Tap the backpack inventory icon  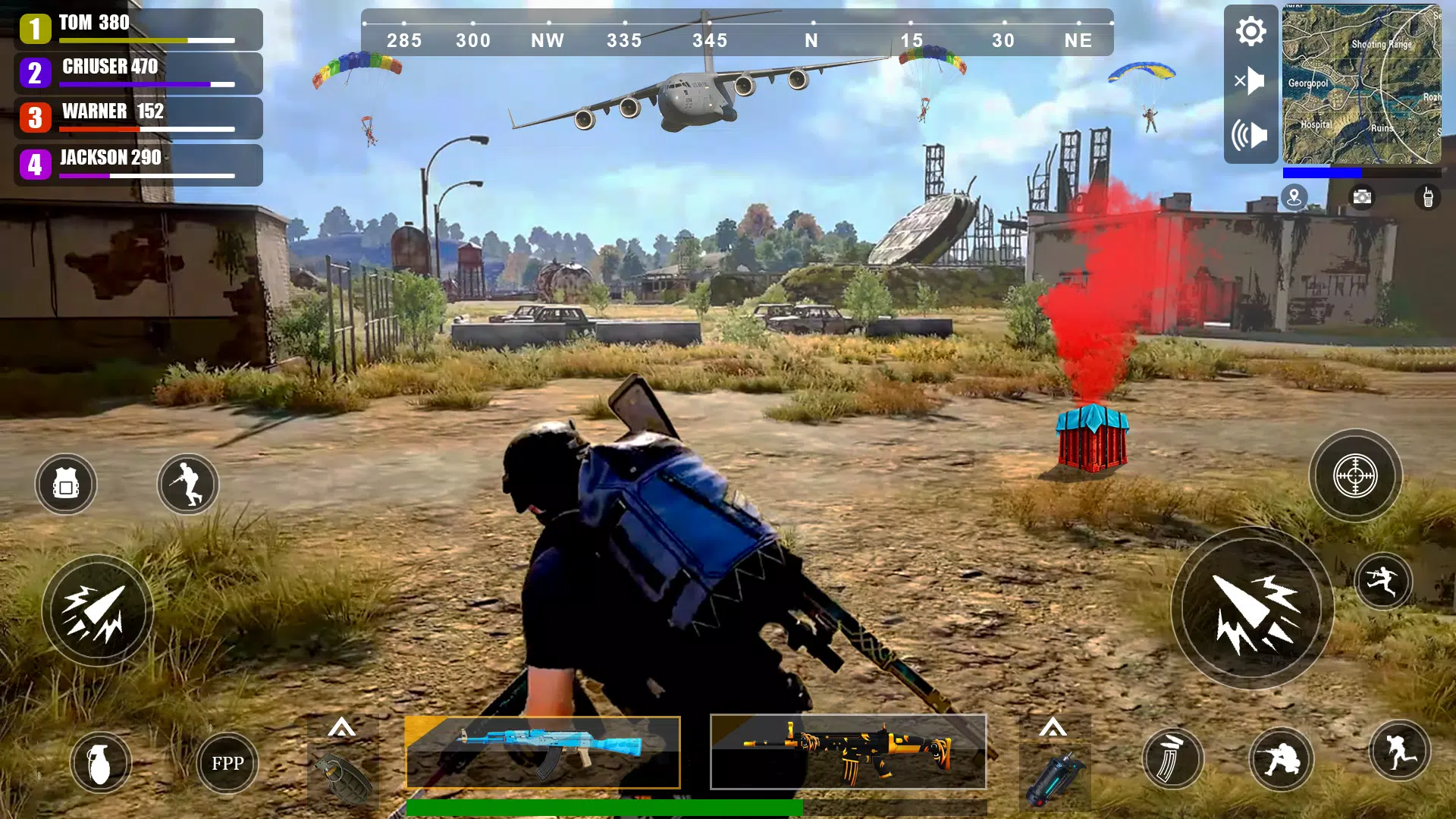click(65, 485)
